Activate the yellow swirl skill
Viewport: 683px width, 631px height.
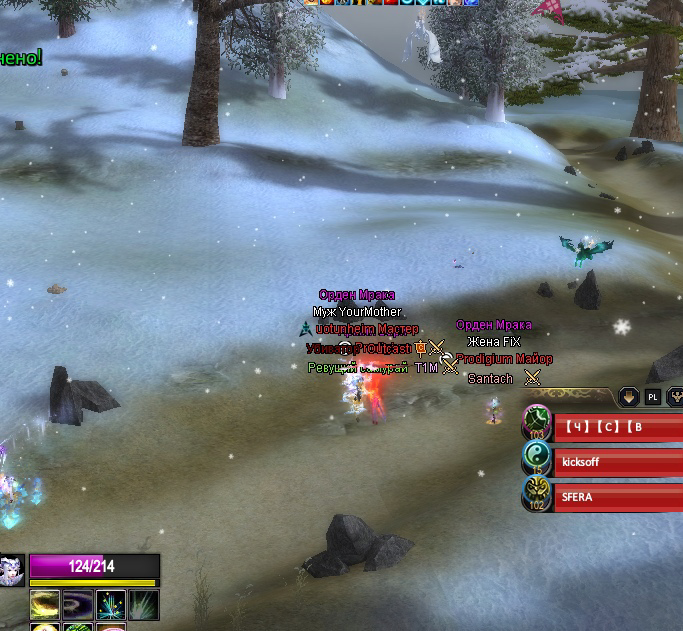coord(45,604)
